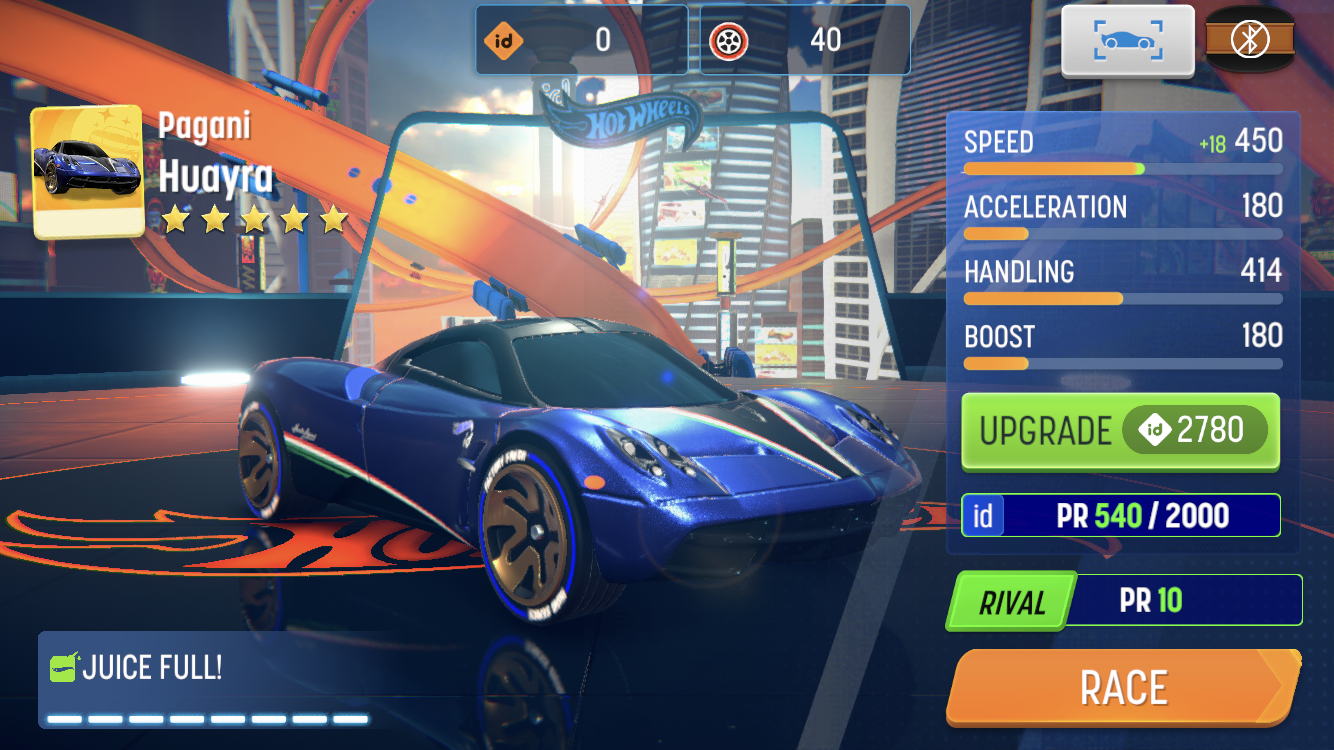
Task: Show the PR 540 / 2000 rating bar
Action: tap(1120, 515)
